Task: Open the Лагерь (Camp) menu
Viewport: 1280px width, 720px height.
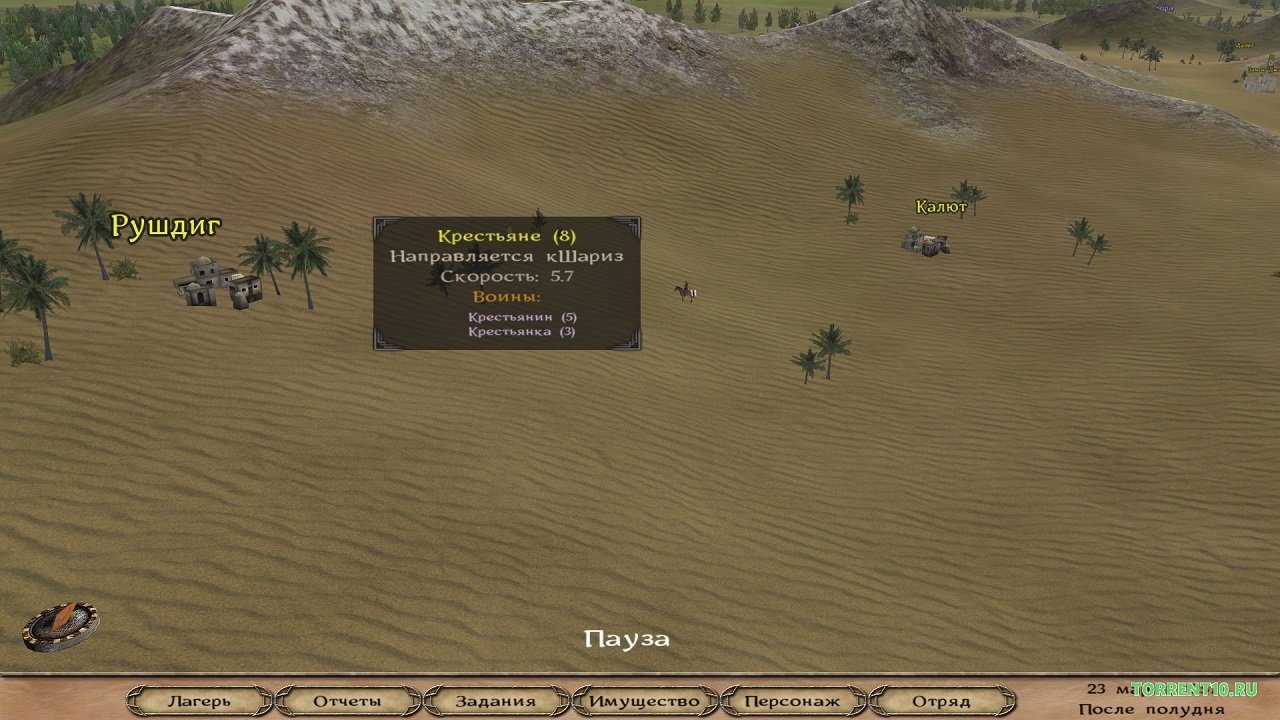Action: pyautogui.click(x=199, y=701)
